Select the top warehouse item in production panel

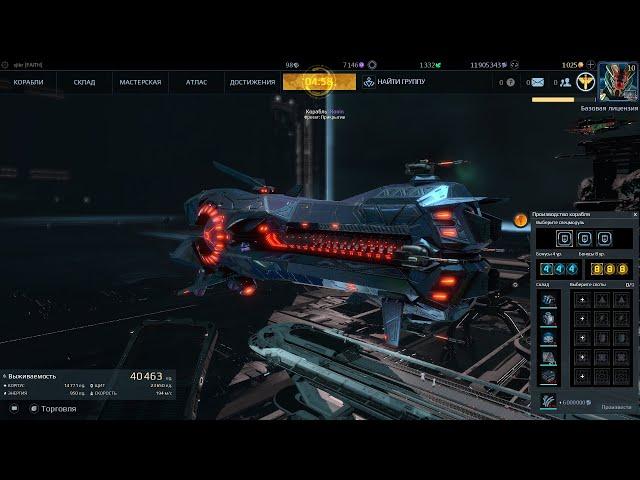pos(548,300)
